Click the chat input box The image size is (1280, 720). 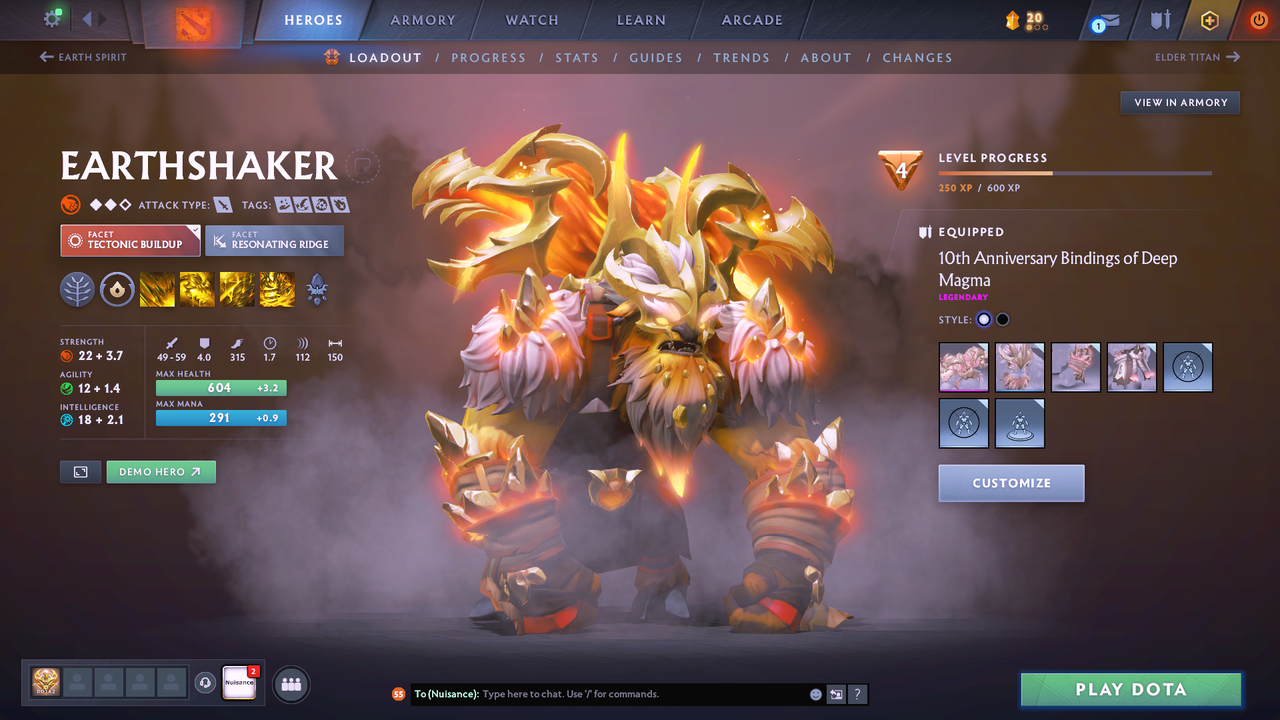[640, 694]
